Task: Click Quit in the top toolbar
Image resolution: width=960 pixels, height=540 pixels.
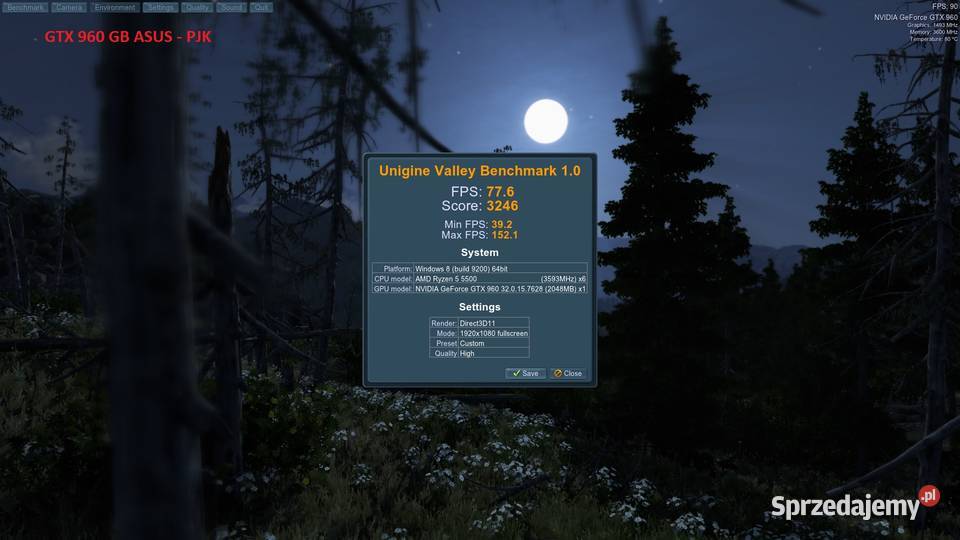Action: tap(260, 7)
